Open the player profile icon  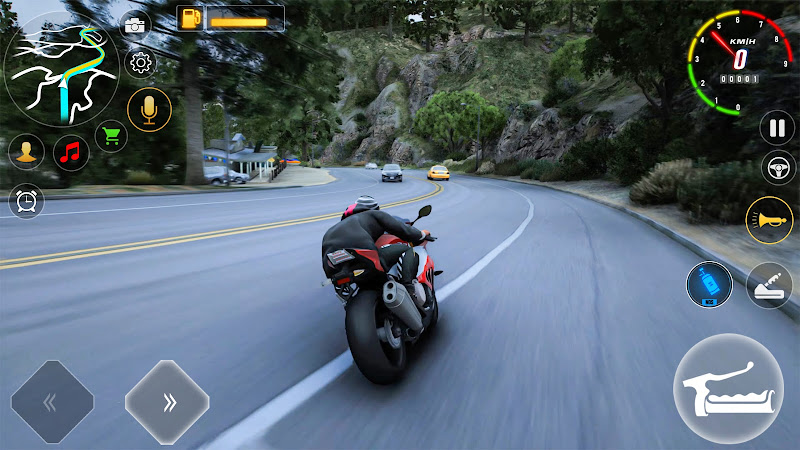coord(26,152)
